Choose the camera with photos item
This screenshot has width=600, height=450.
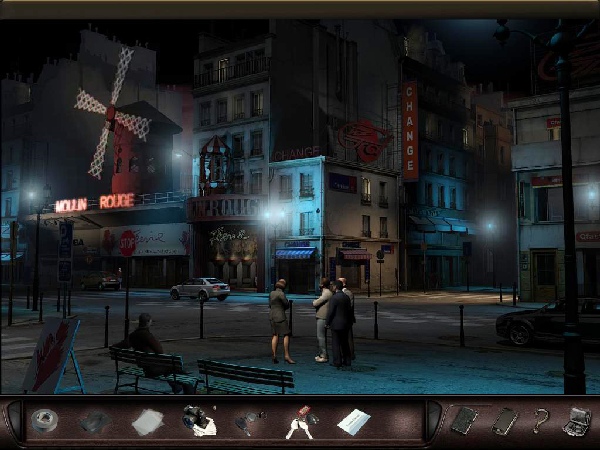pos(198,421)
